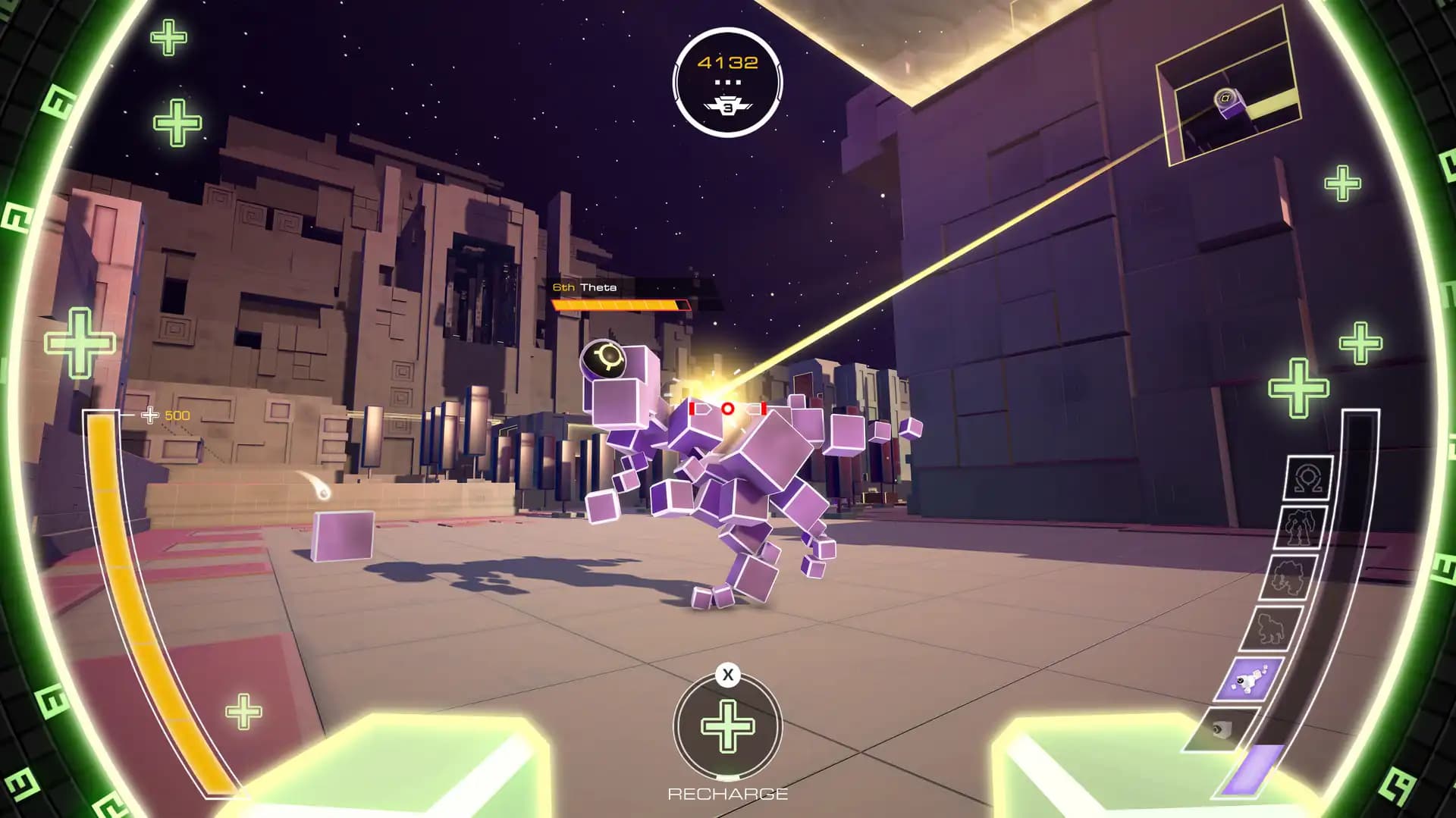
Task: Select the Omega symbol atop the evolution ladder
Action: (x=1309, y=477)
